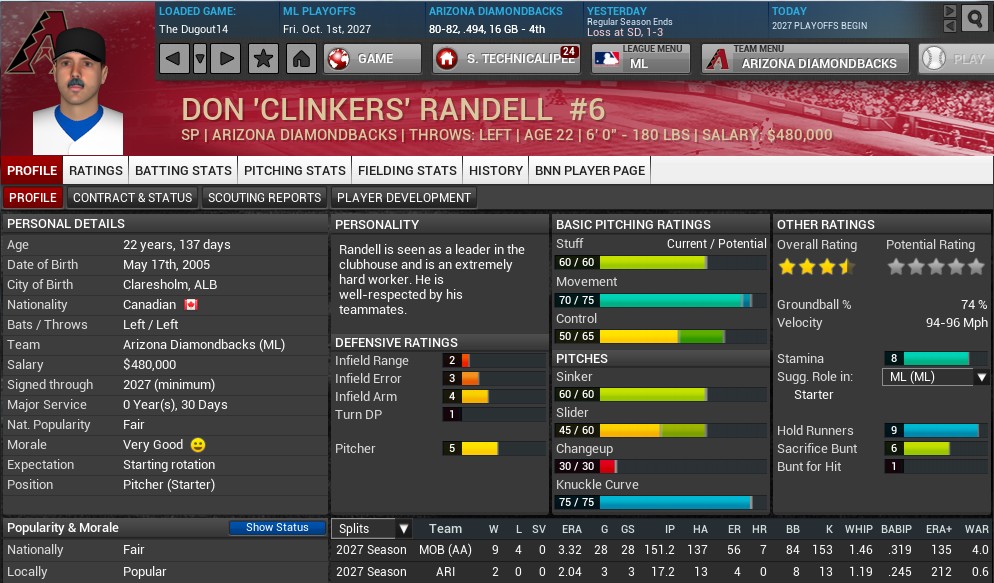Viewport: 994px width, 583px height.
Task: Open the Ratings tab
Action: point(96,170)
